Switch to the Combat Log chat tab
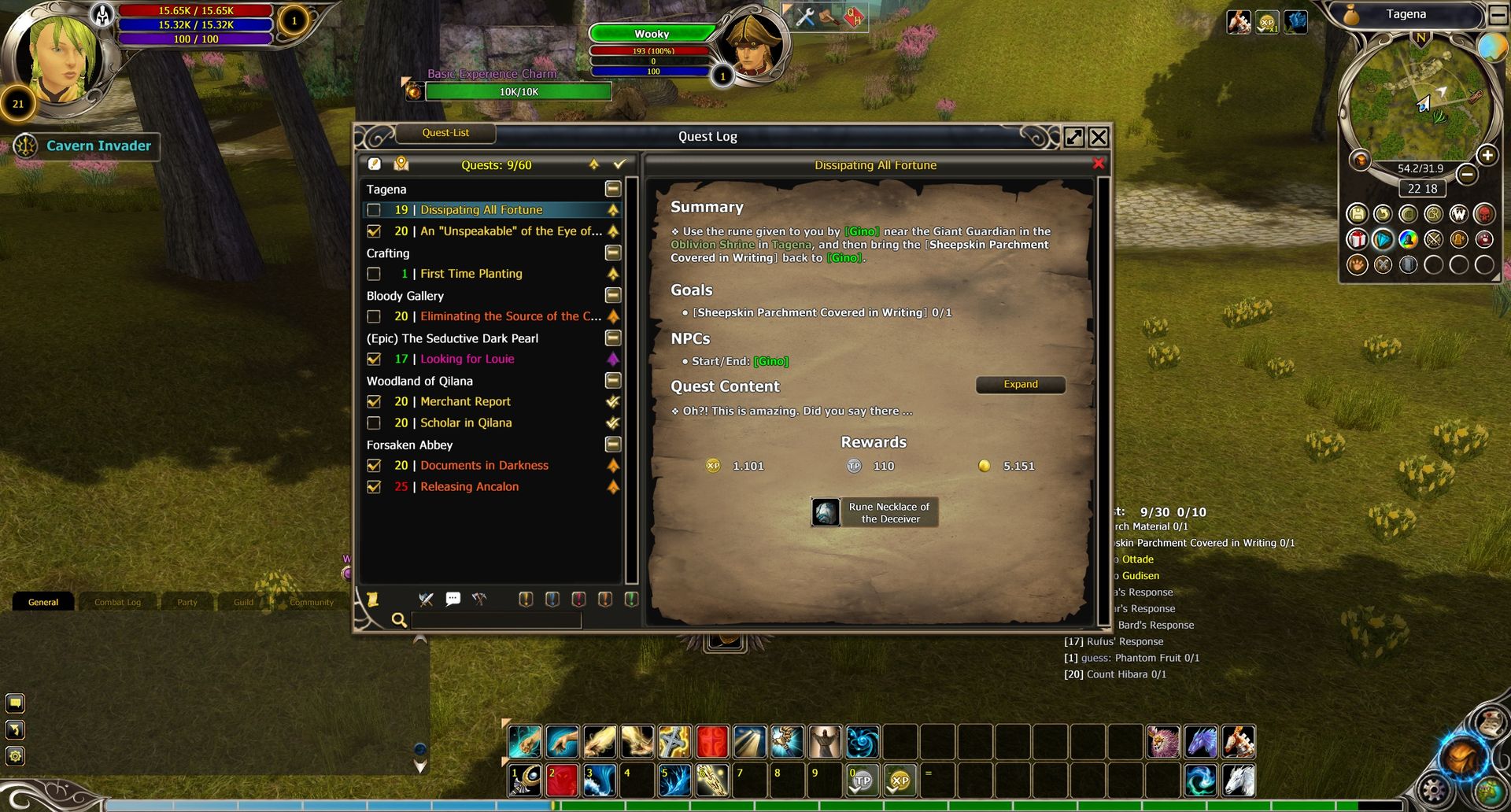1511x812 pixels. [x=117, y=603]
